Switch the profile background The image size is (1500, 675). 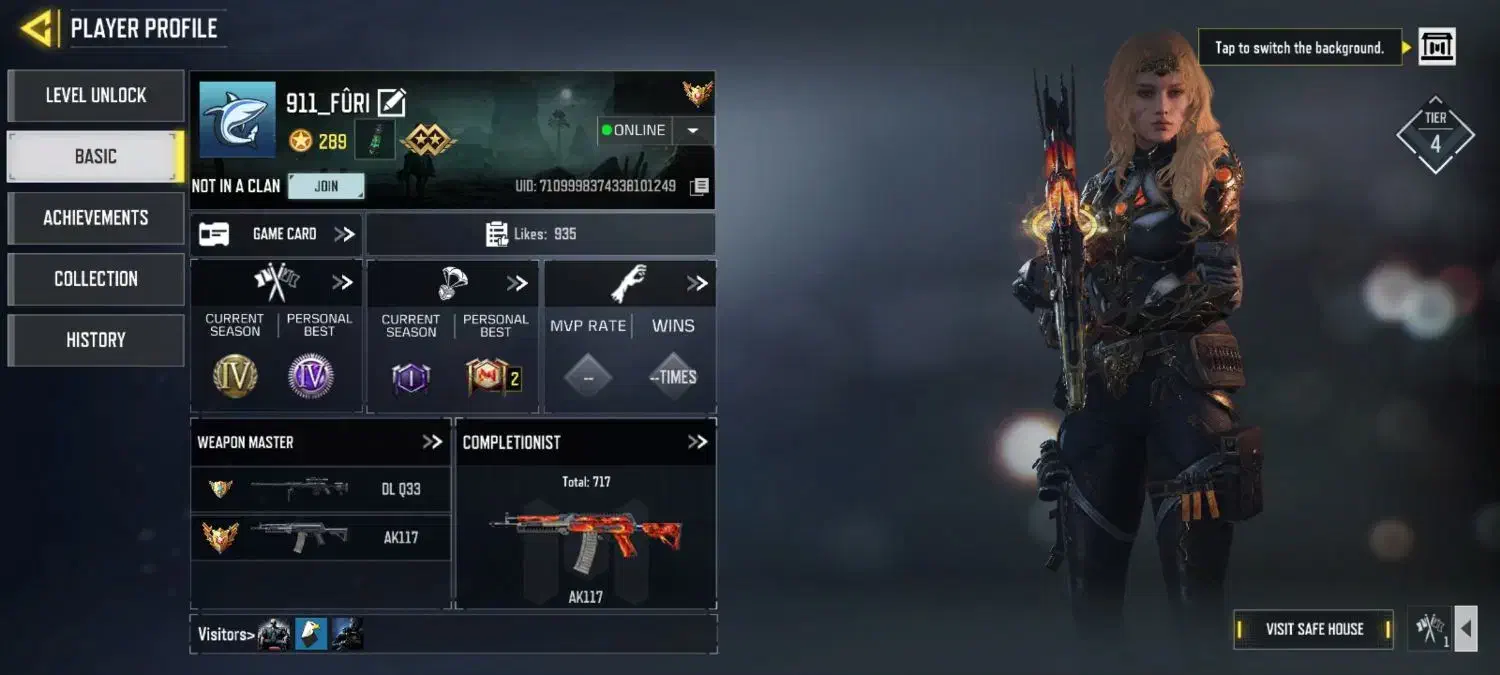coord(1437,47)
